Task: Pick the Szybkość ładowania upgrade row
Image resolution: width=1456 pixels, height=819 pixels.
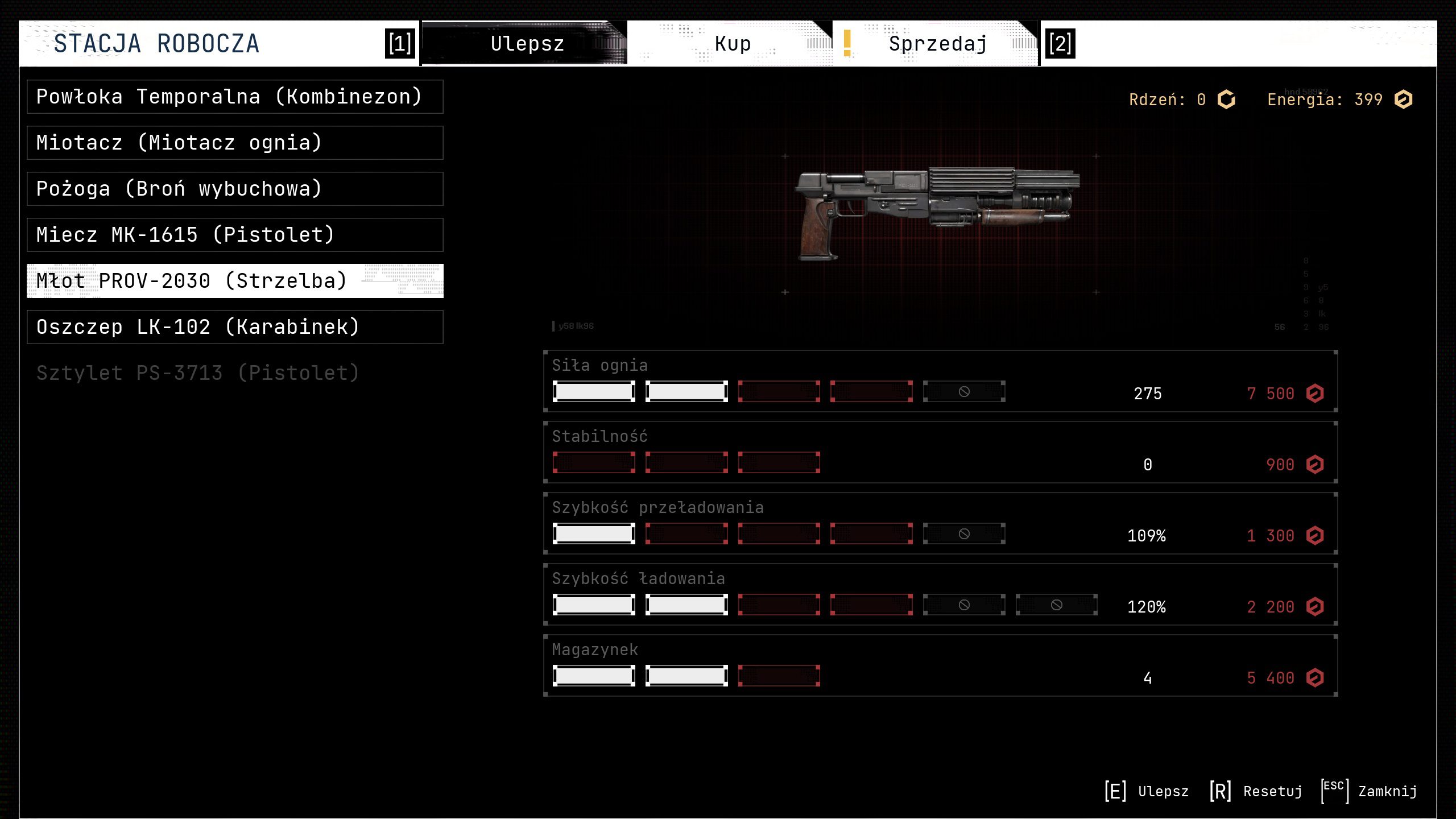Action: coord(940,594)
